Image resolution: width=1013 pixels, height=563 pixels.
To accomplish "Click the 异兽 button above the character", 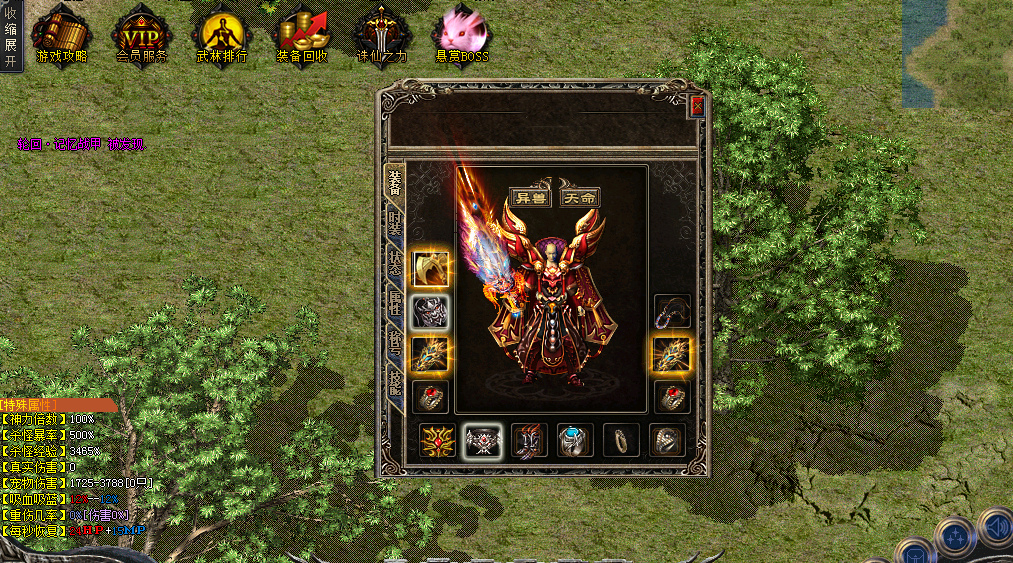I will pyautogui.click(x=531, y=197).
